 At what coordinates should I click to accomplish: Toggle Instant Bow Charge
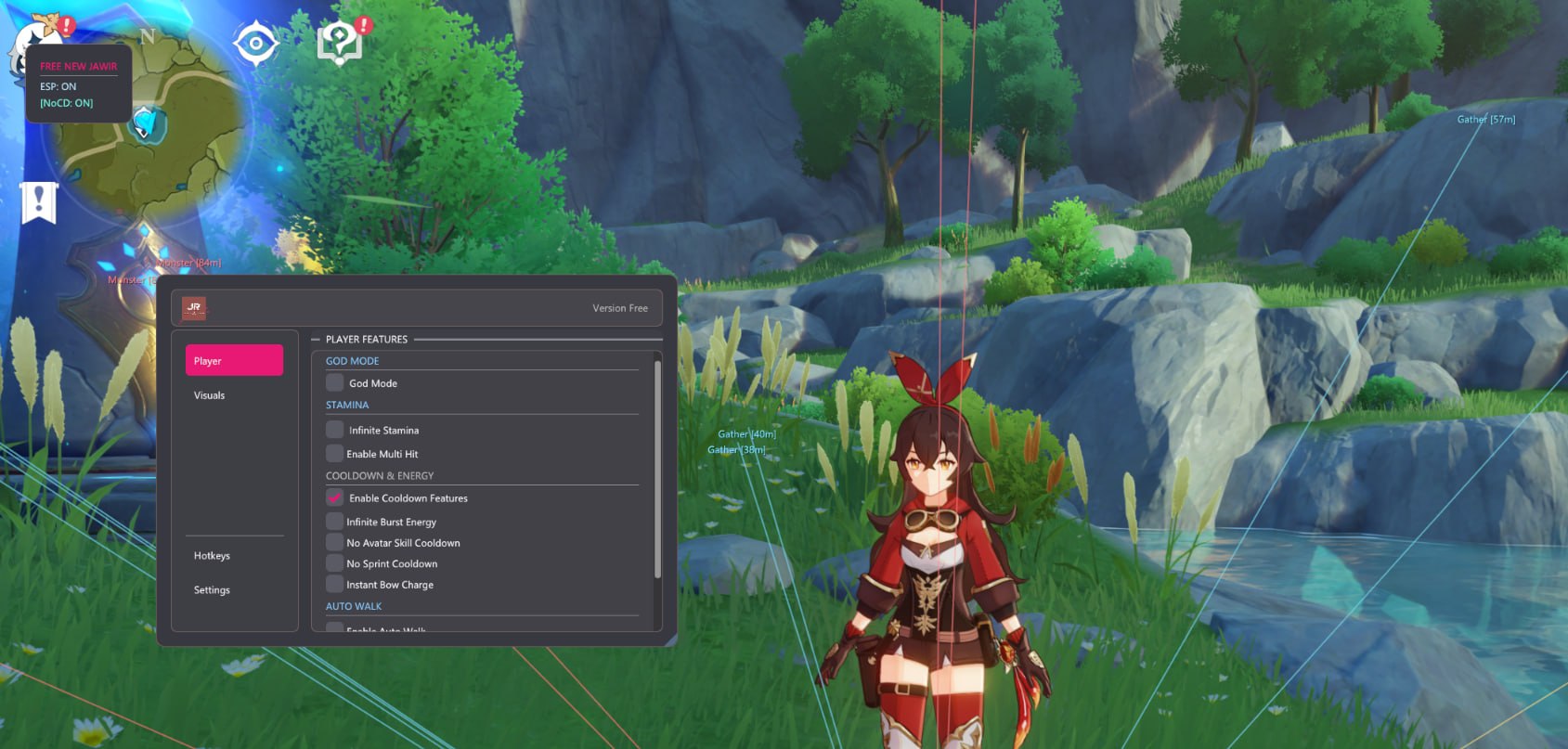(335, 585)
